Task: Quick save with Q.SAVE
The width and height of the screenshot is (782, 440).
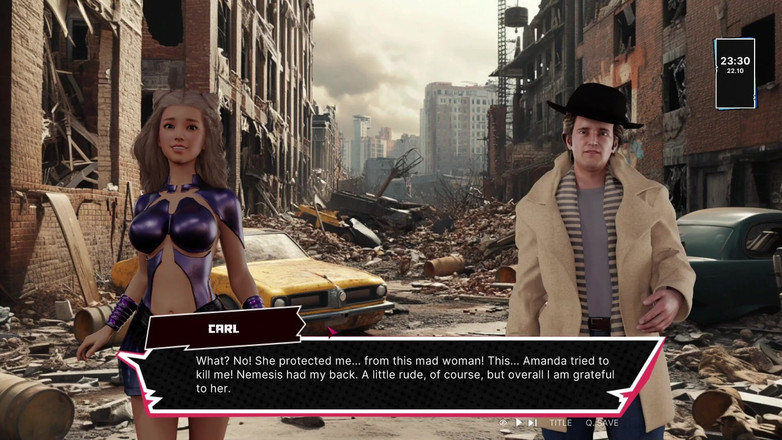Action: [x=602, y=423]
